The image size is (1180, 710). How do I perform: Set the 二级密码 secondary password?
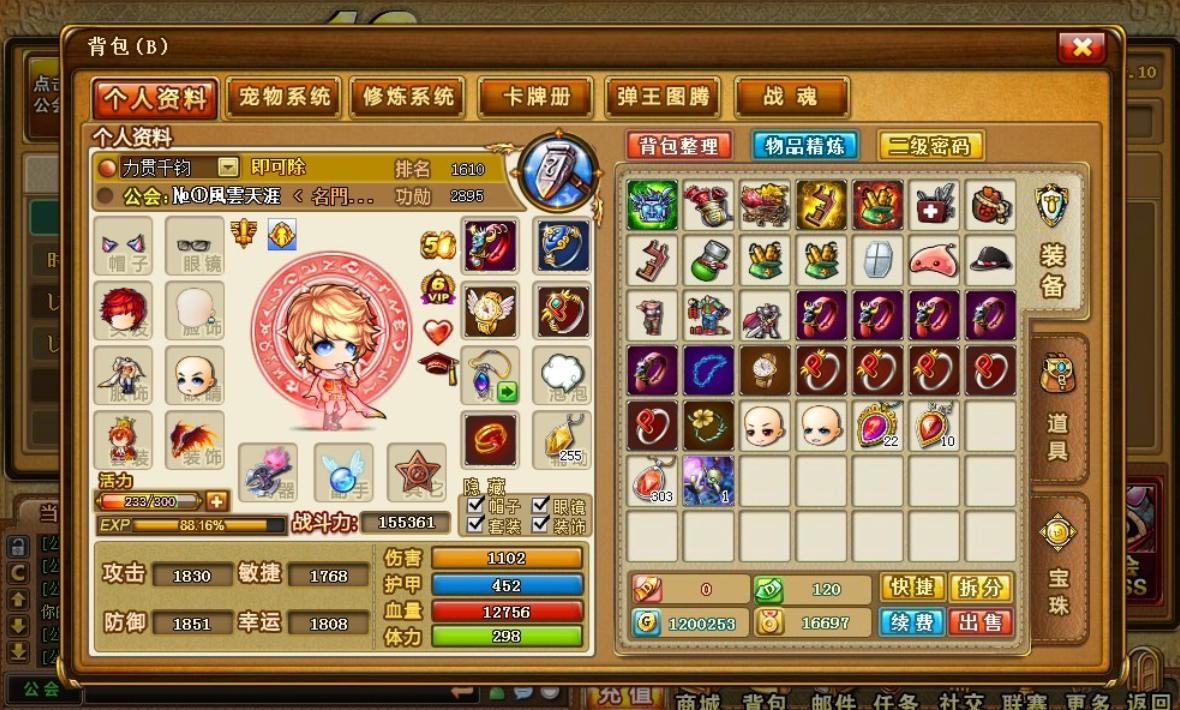click(930, 146)
